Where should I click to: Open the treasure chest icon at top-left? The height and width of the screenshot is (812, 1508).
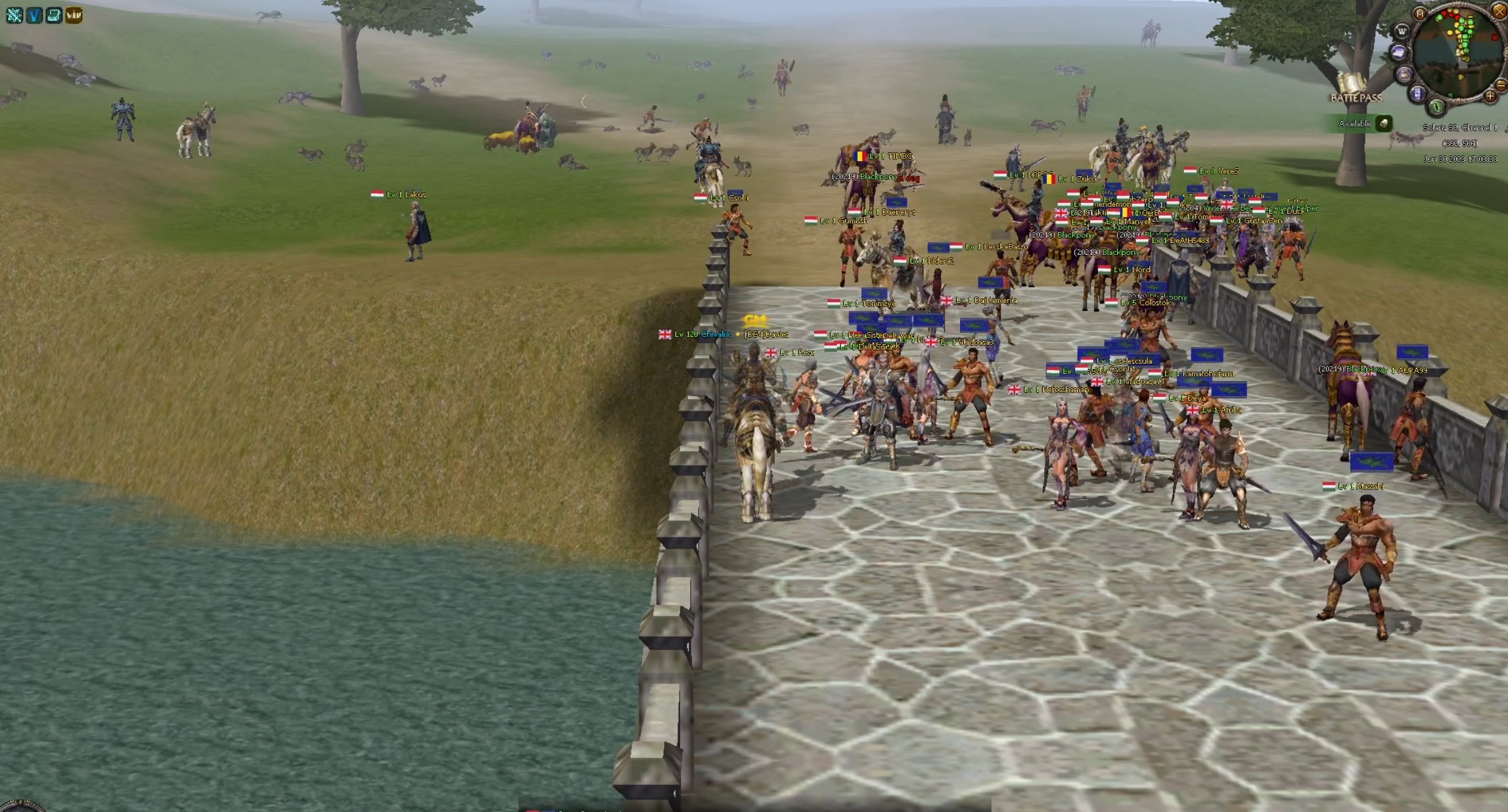click(53, 15)
